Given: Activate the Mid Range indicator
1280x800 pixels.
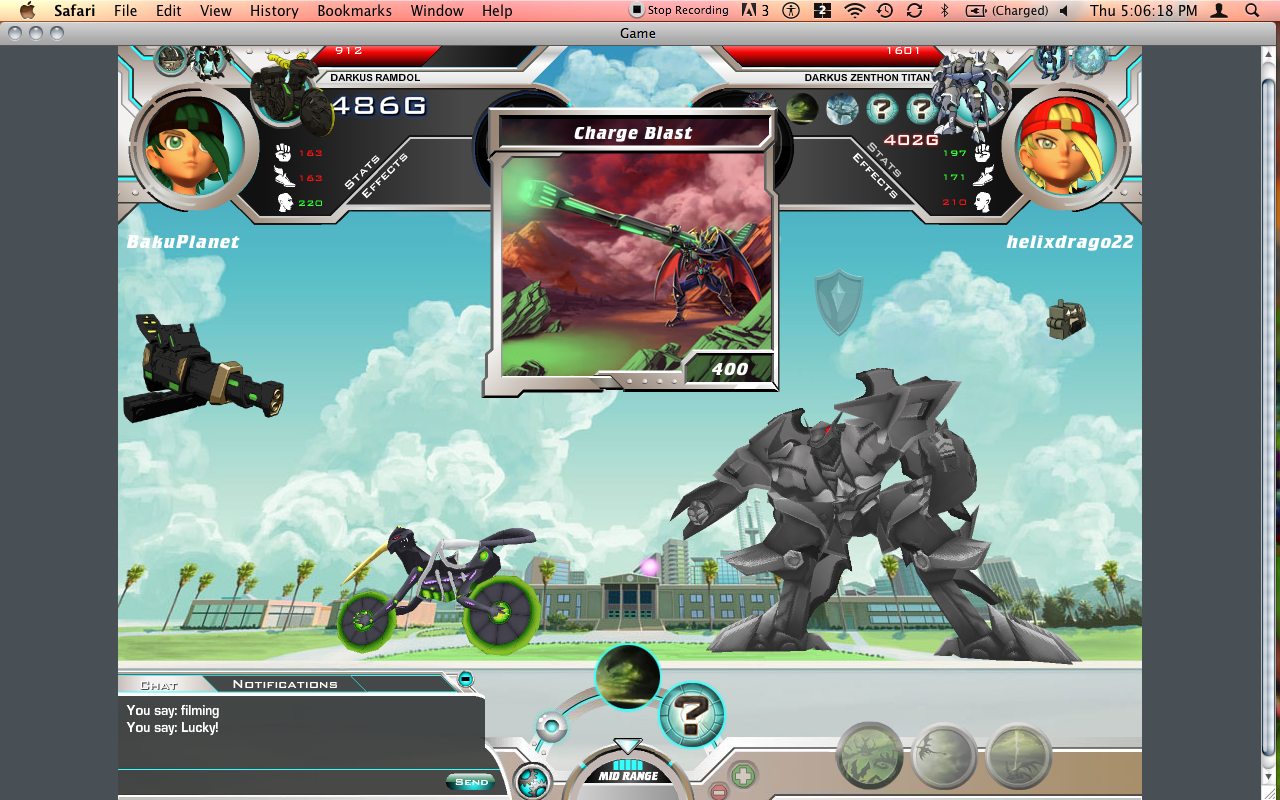Looking at the screenshot, I should tap(628, 775).
